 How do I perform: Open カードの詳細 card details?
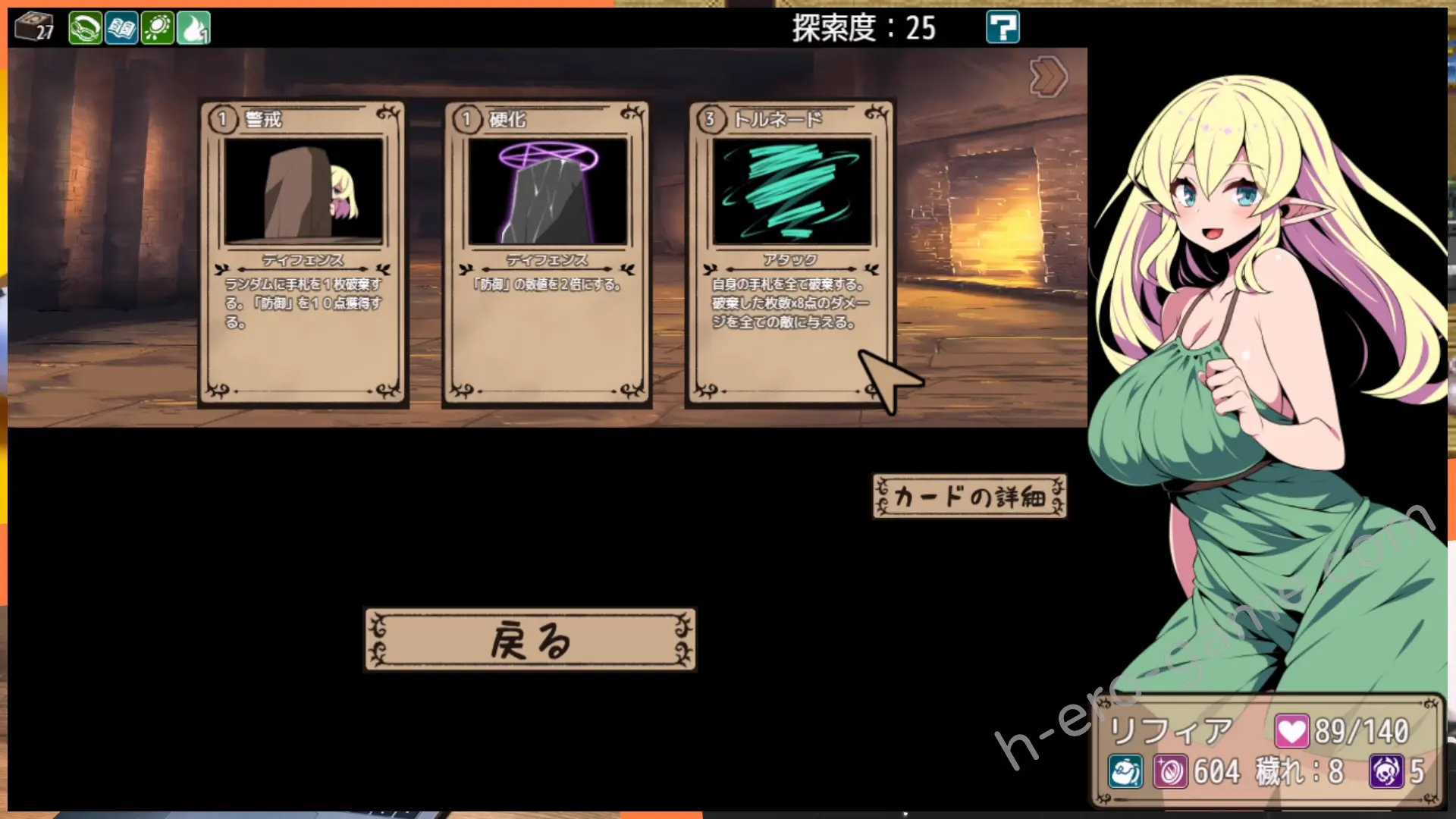click(x=969, y=497)
